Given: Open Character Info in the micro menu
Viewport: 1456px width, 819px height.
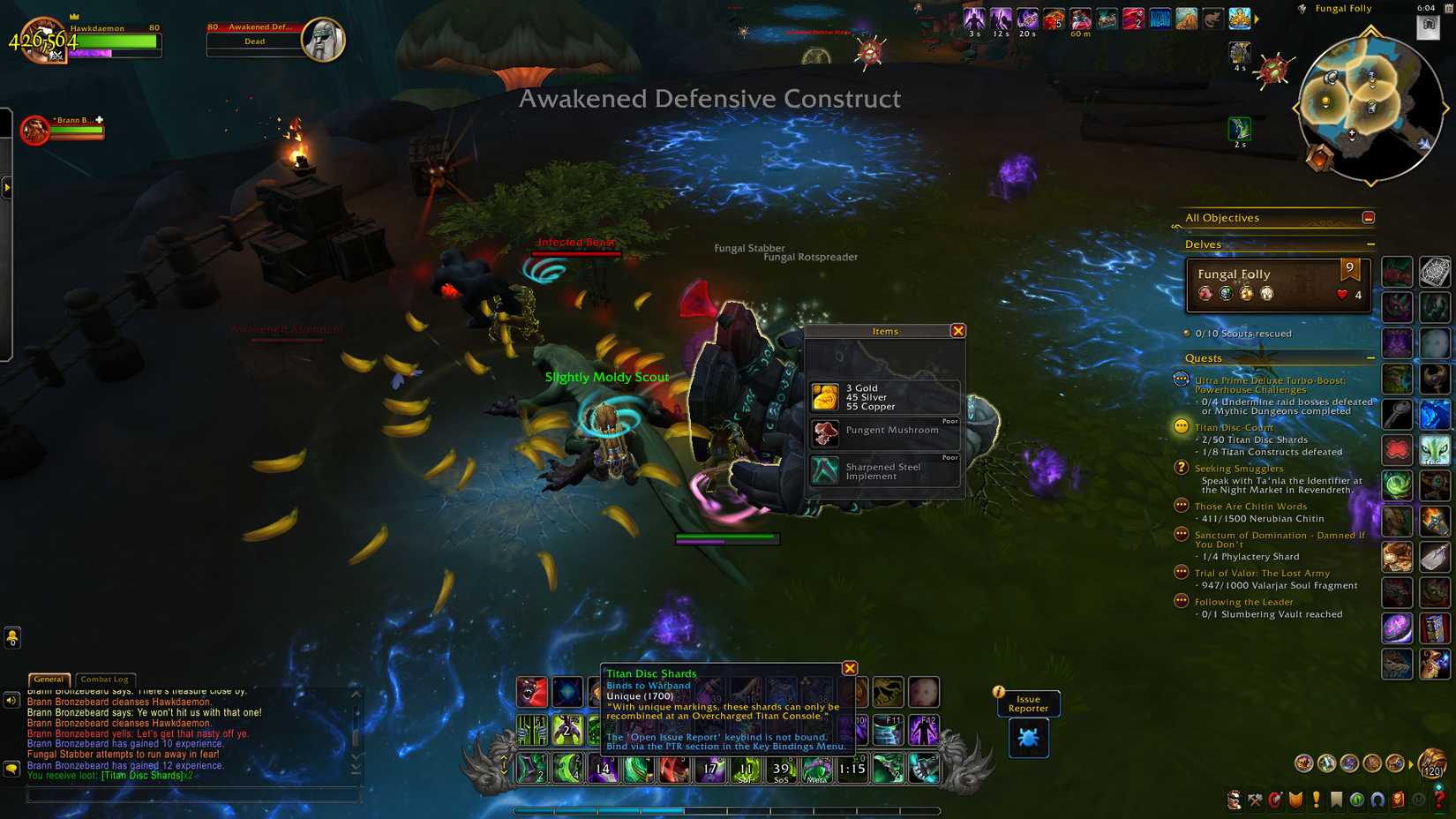Looking at the screenshot, I should [1234, 800].
